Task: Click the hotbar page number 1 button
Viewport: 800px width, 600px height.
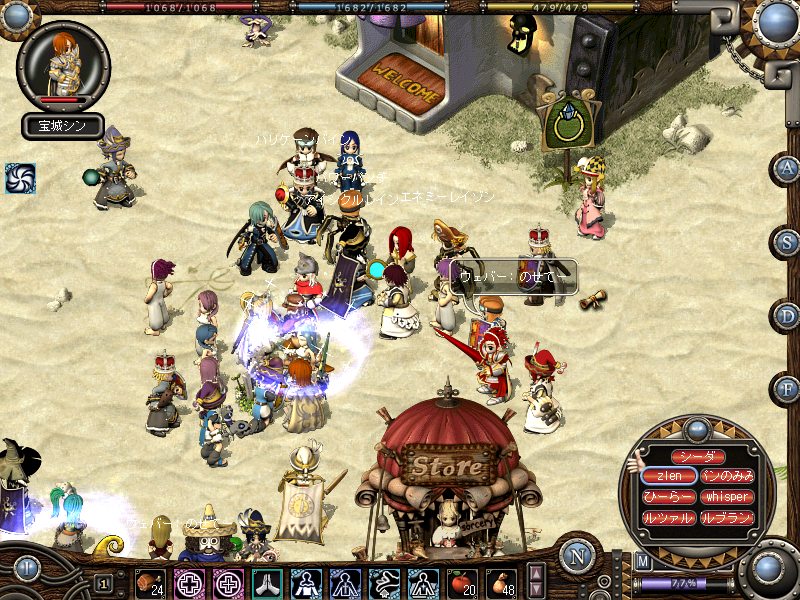Action: click(104, 583)
